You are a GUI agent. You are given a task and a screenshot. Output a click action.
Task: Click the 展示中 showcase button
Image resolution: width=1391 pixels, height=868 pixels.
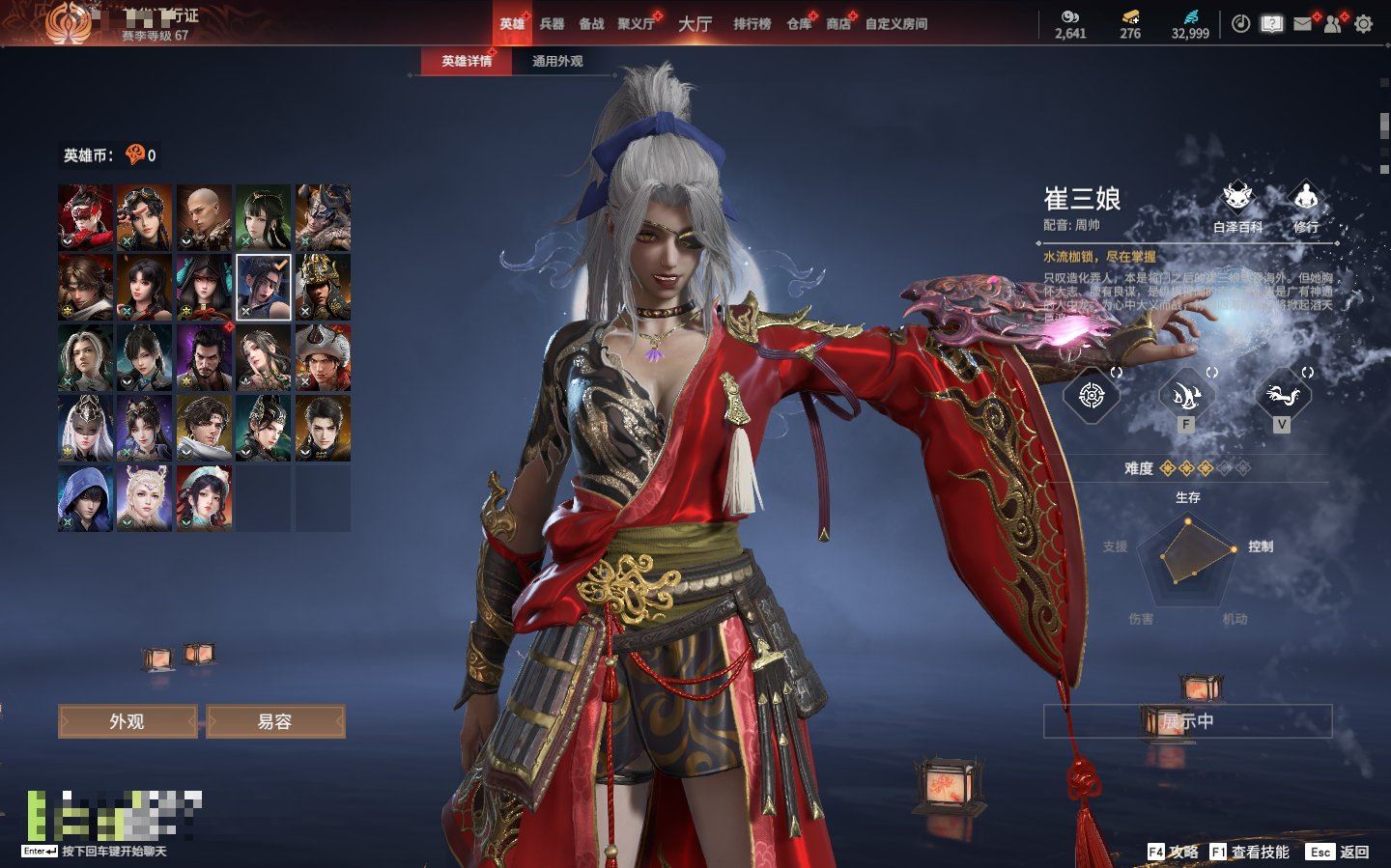[x=1187, y=721]
